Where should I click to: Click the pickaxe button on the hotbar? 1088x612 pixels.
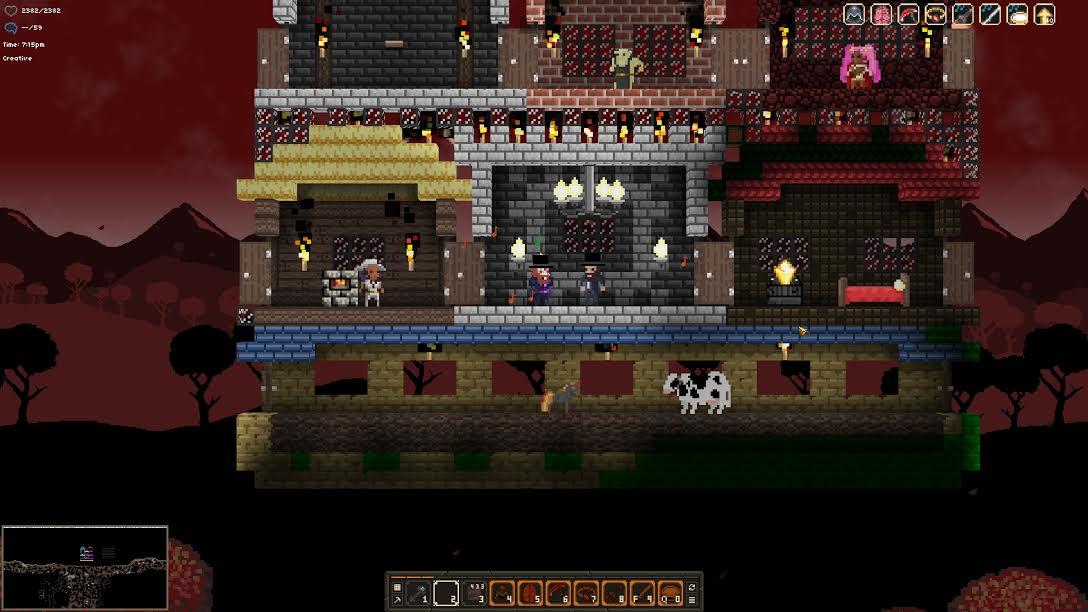pyautogui.click(x=397, y=598)
